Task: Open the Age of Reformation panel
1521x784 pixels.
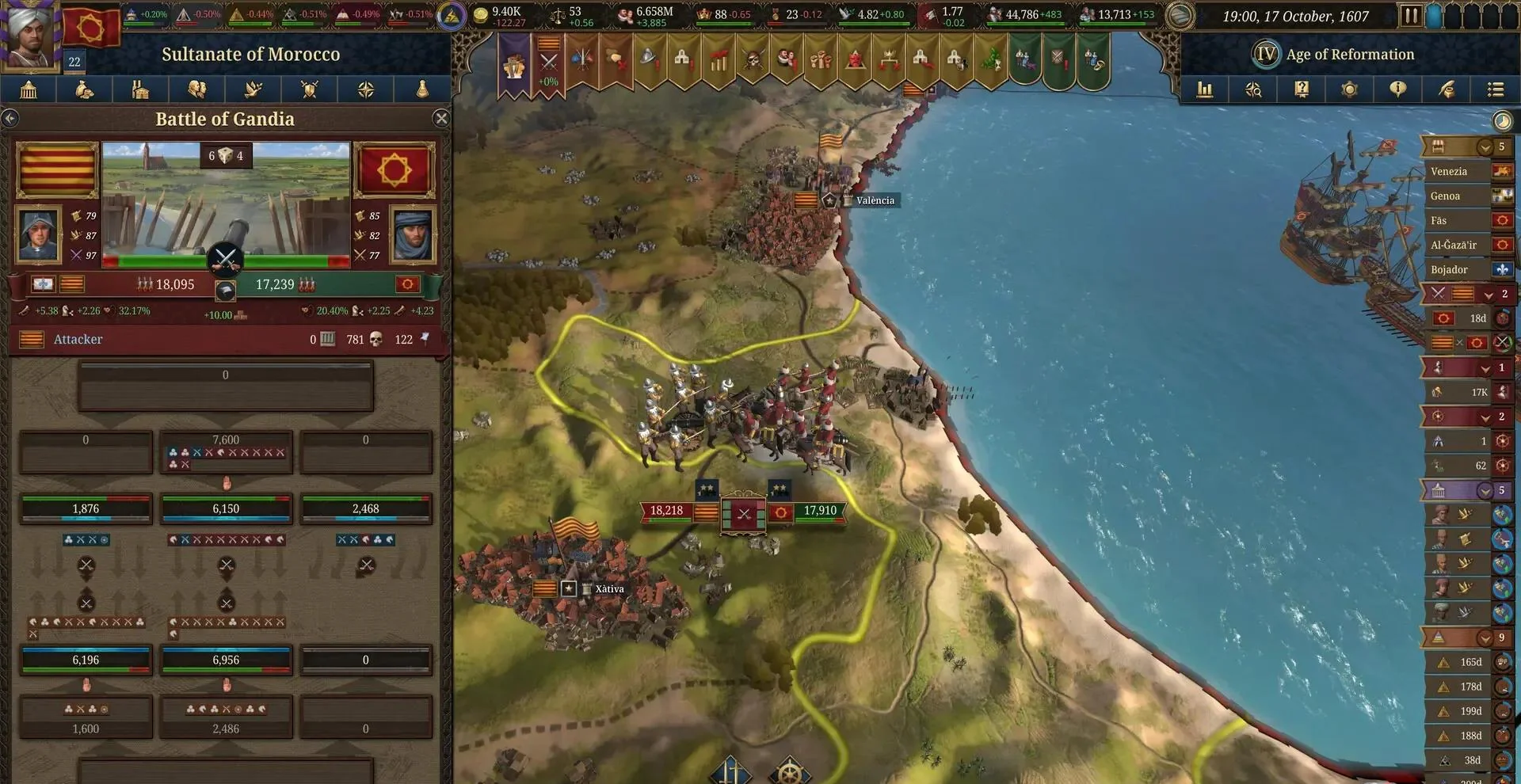Action: point(1335,55)
